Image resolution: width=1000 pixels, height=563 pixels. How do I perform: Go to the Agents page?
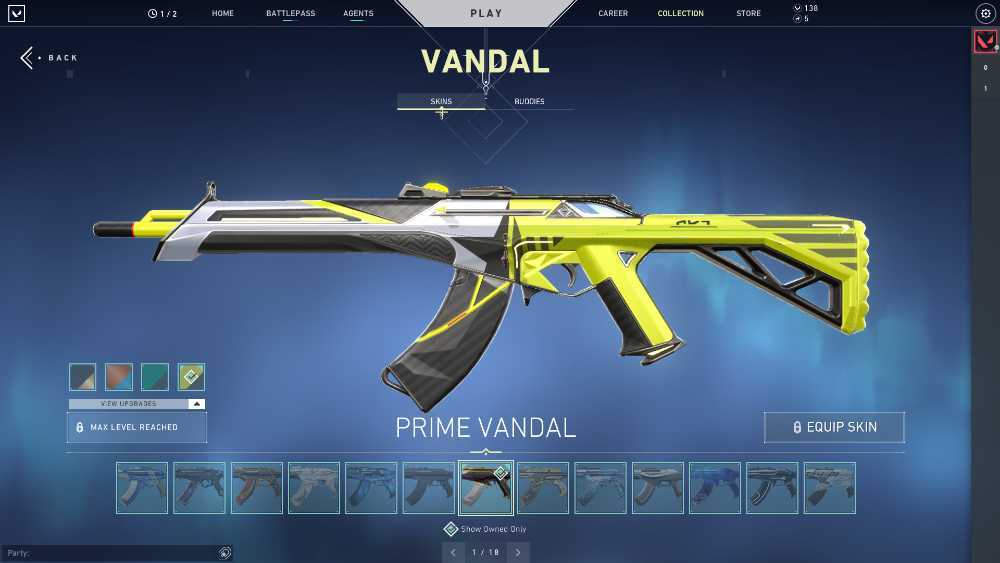point(358,14)
